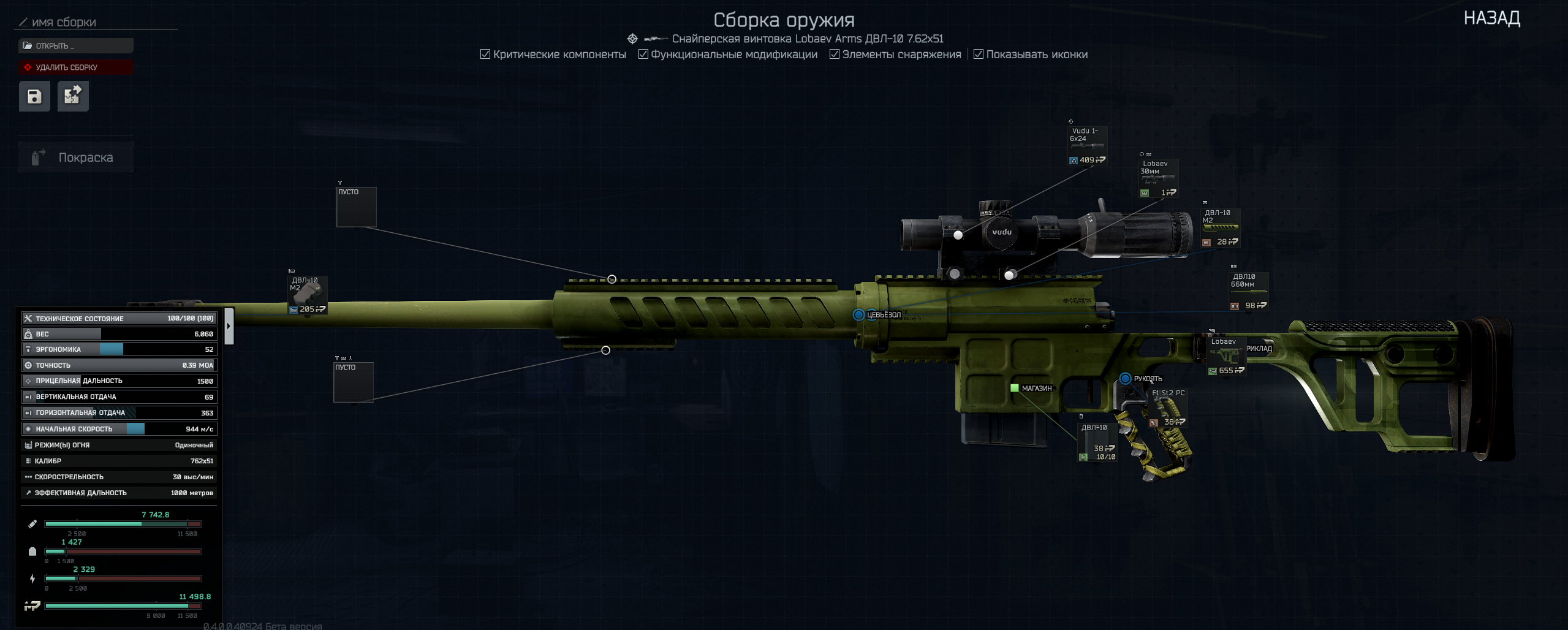Open a saved build with ОТКРЫТЬ
Image resolution: width=1568 pixels, height=630 pixels.
[75, 46]
